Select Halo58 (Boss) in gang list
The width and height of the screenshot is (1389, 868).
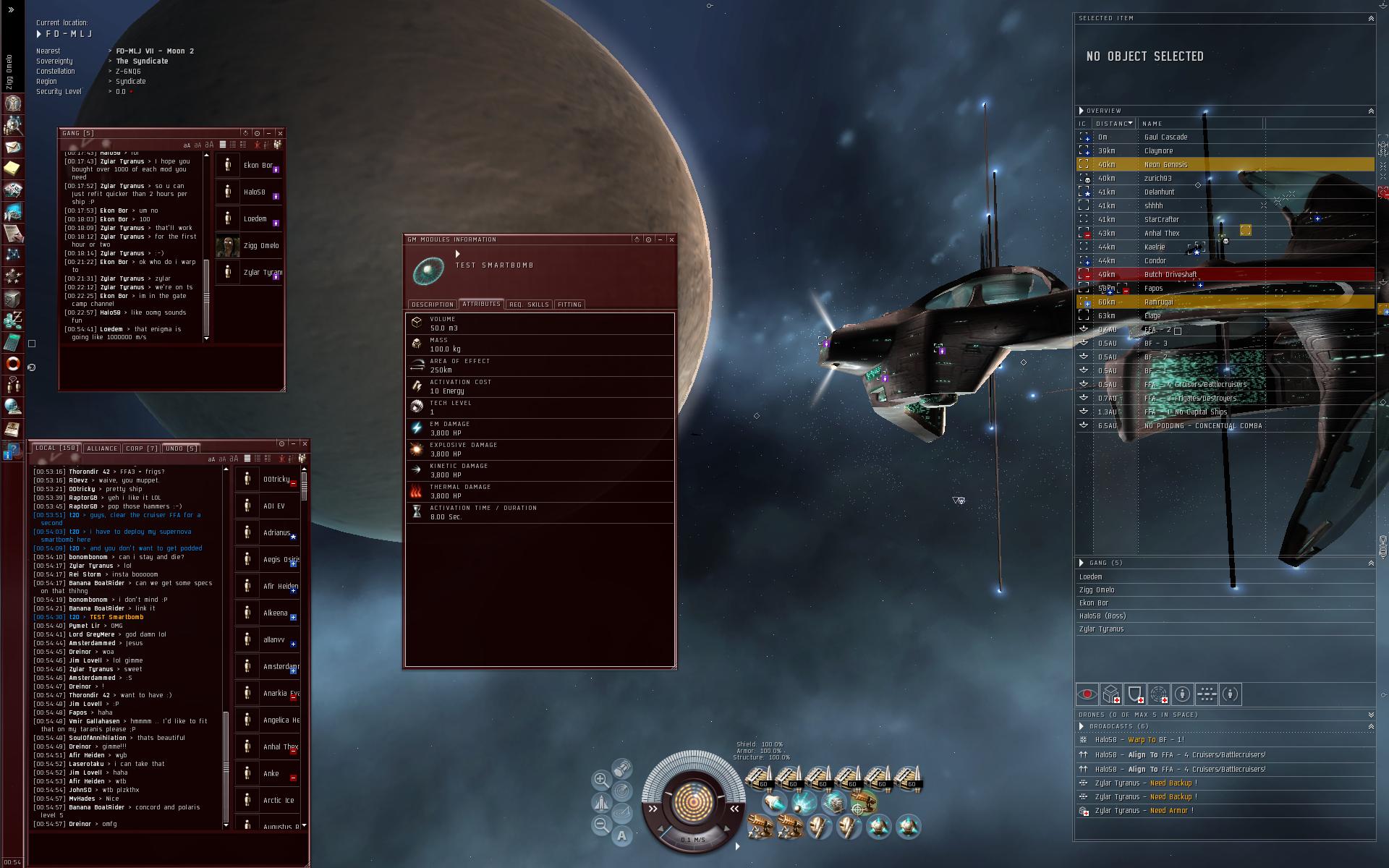[1102, 616]
